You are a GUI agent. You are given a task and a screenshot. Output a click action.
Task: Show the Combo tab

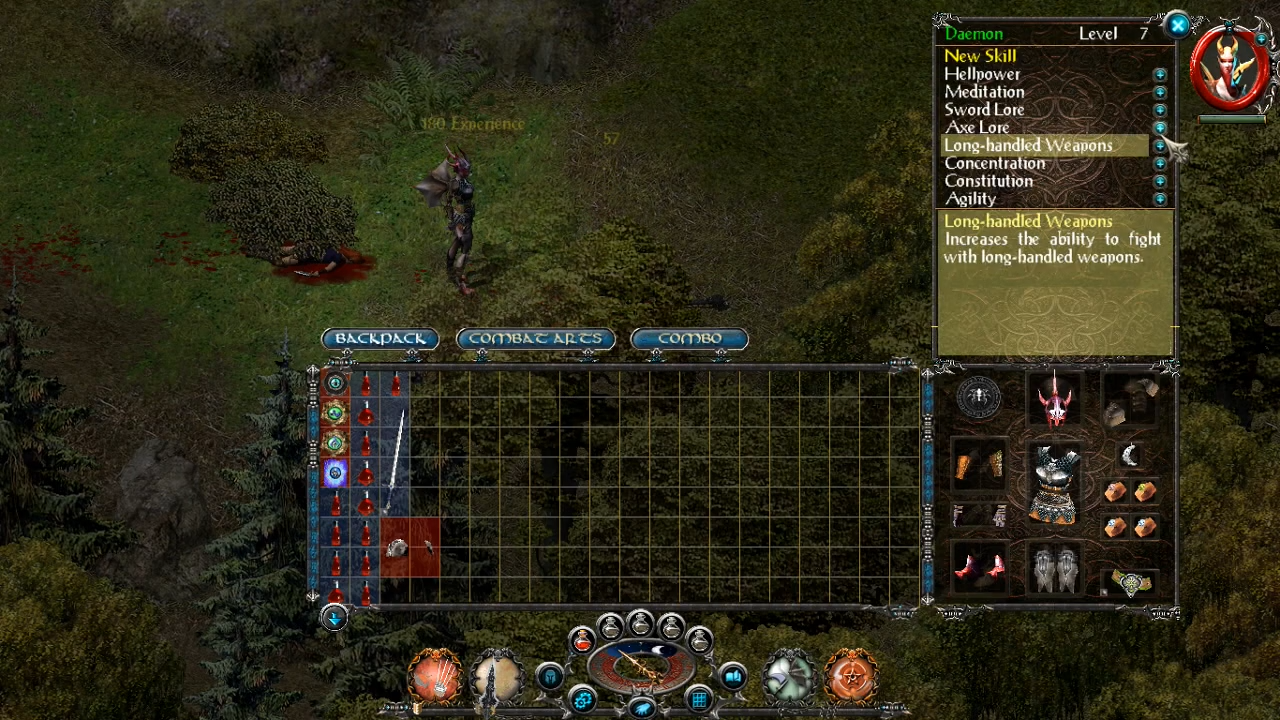click(689, 339)
